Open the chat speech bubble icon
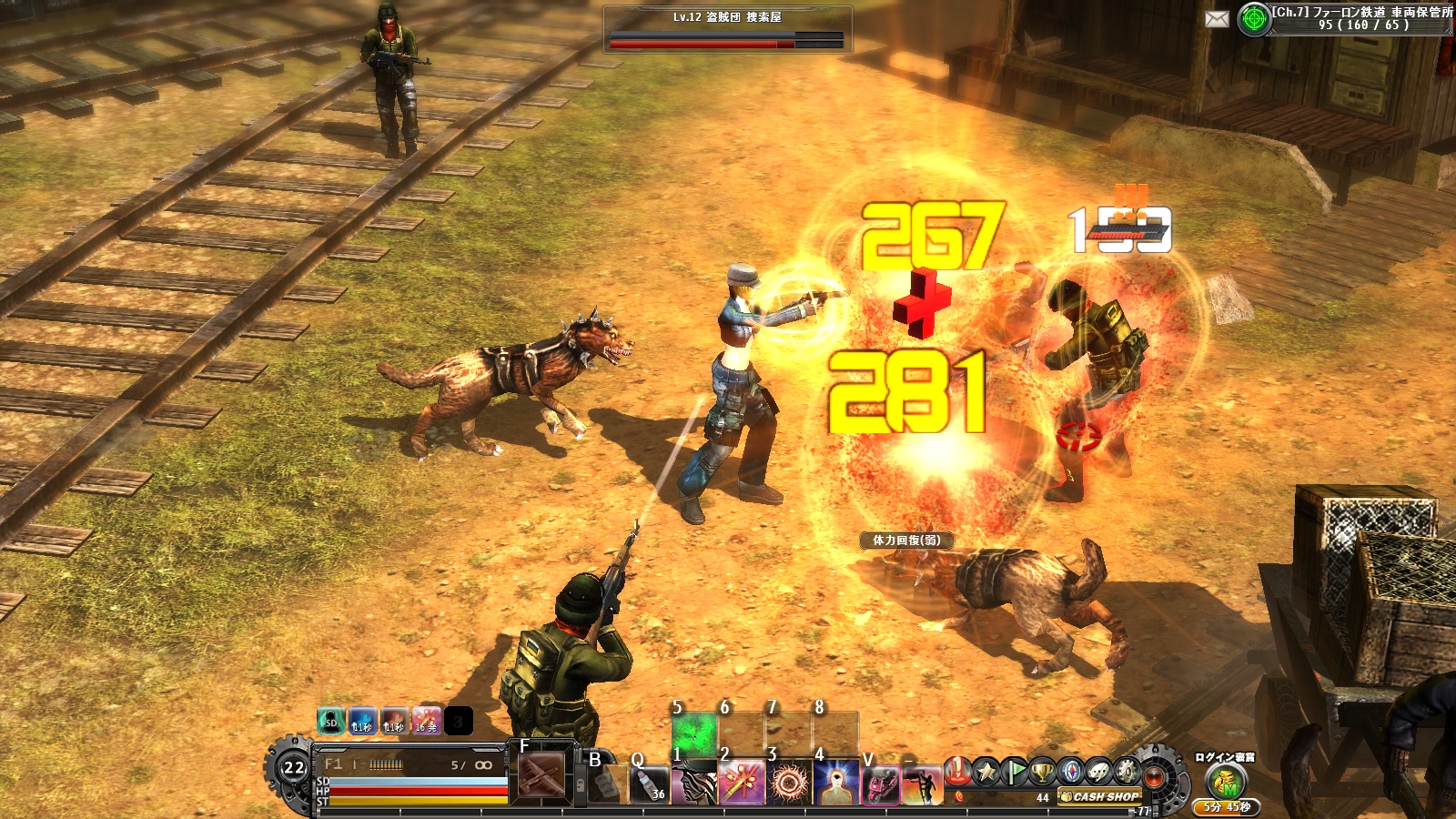The height and width of the screenshot is (819, 1456). tap(1099, 772)
